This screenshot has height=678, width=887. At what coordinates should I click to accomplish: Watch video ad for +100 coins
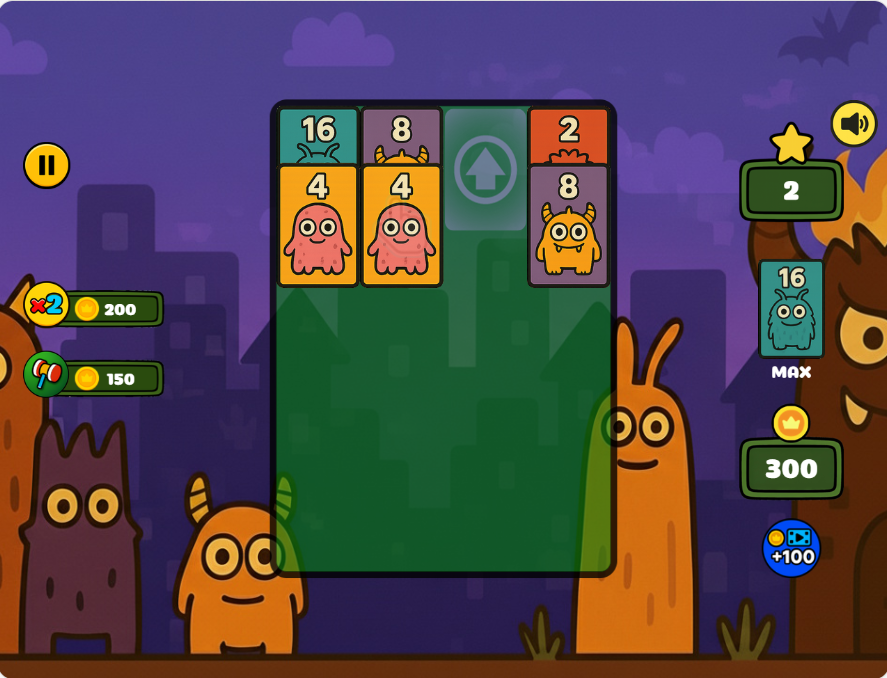[791, 548]
